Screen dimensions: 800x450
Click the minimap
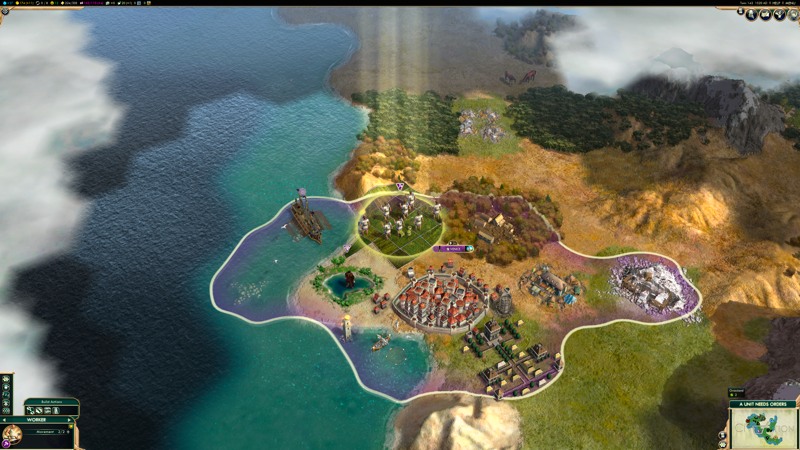tap(764, 429)
